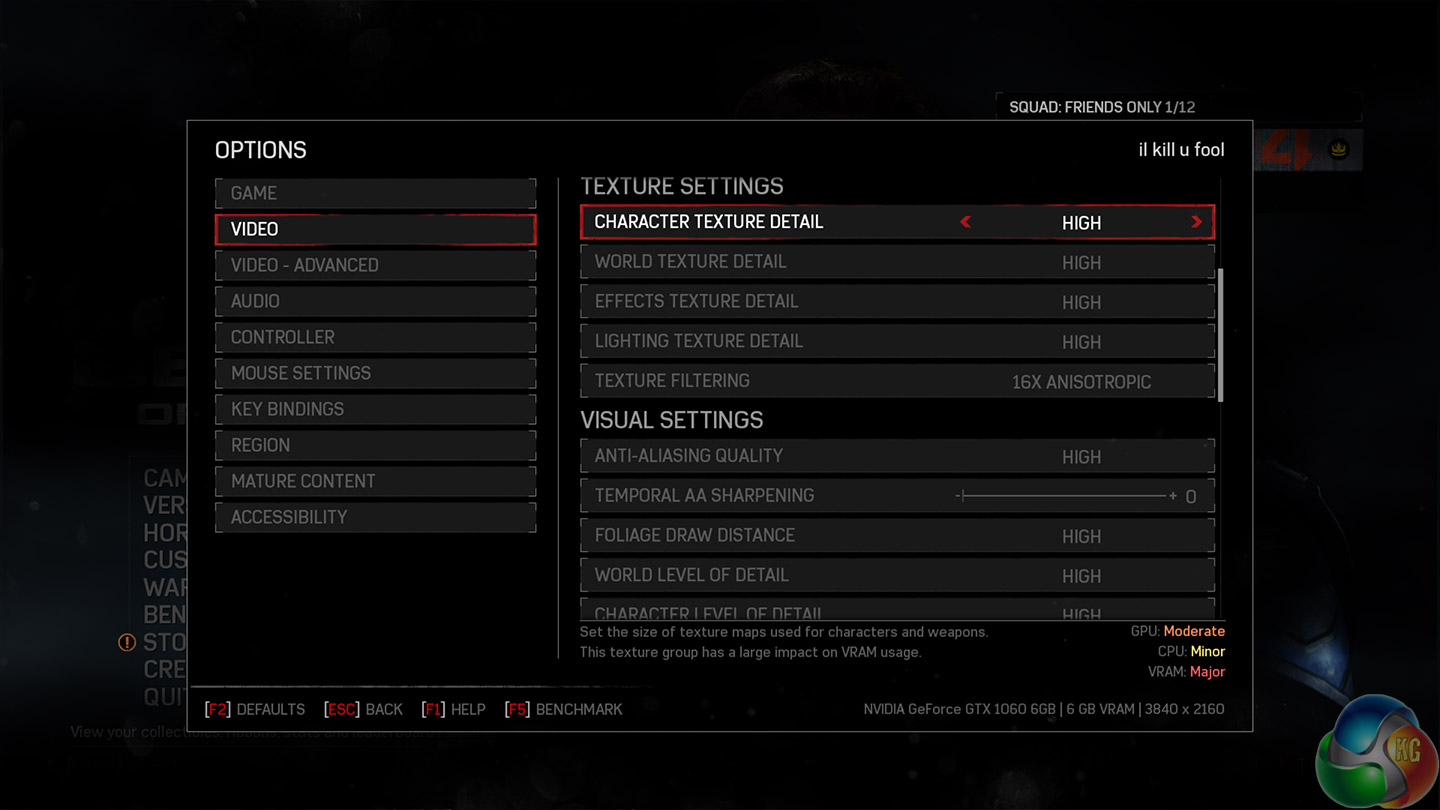Click the Temporal AA Sharpening slider
Viewport: 1440px width, 810px height.
(1064, 496)
